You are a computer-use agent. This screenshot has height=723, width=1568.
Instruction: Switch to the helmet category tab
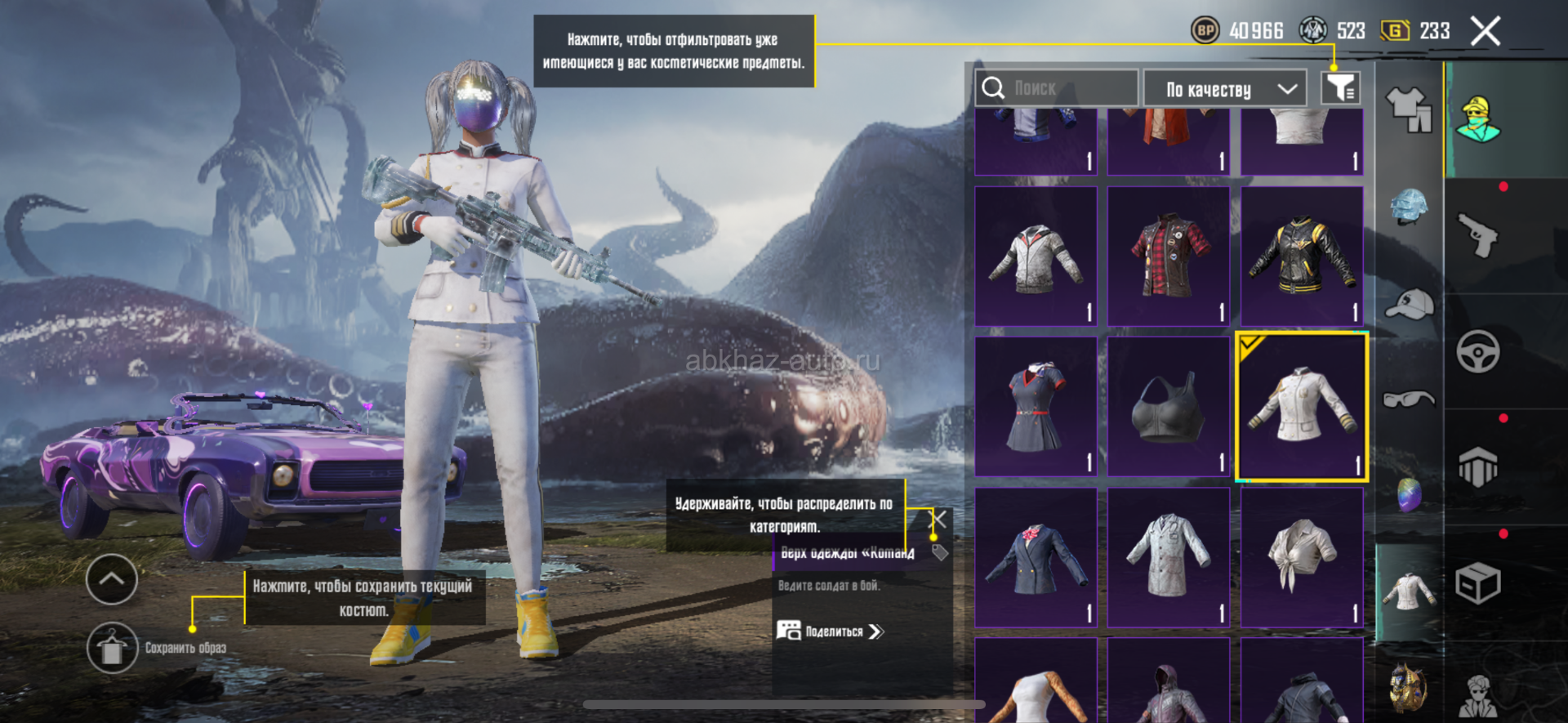click(1409, 207)
